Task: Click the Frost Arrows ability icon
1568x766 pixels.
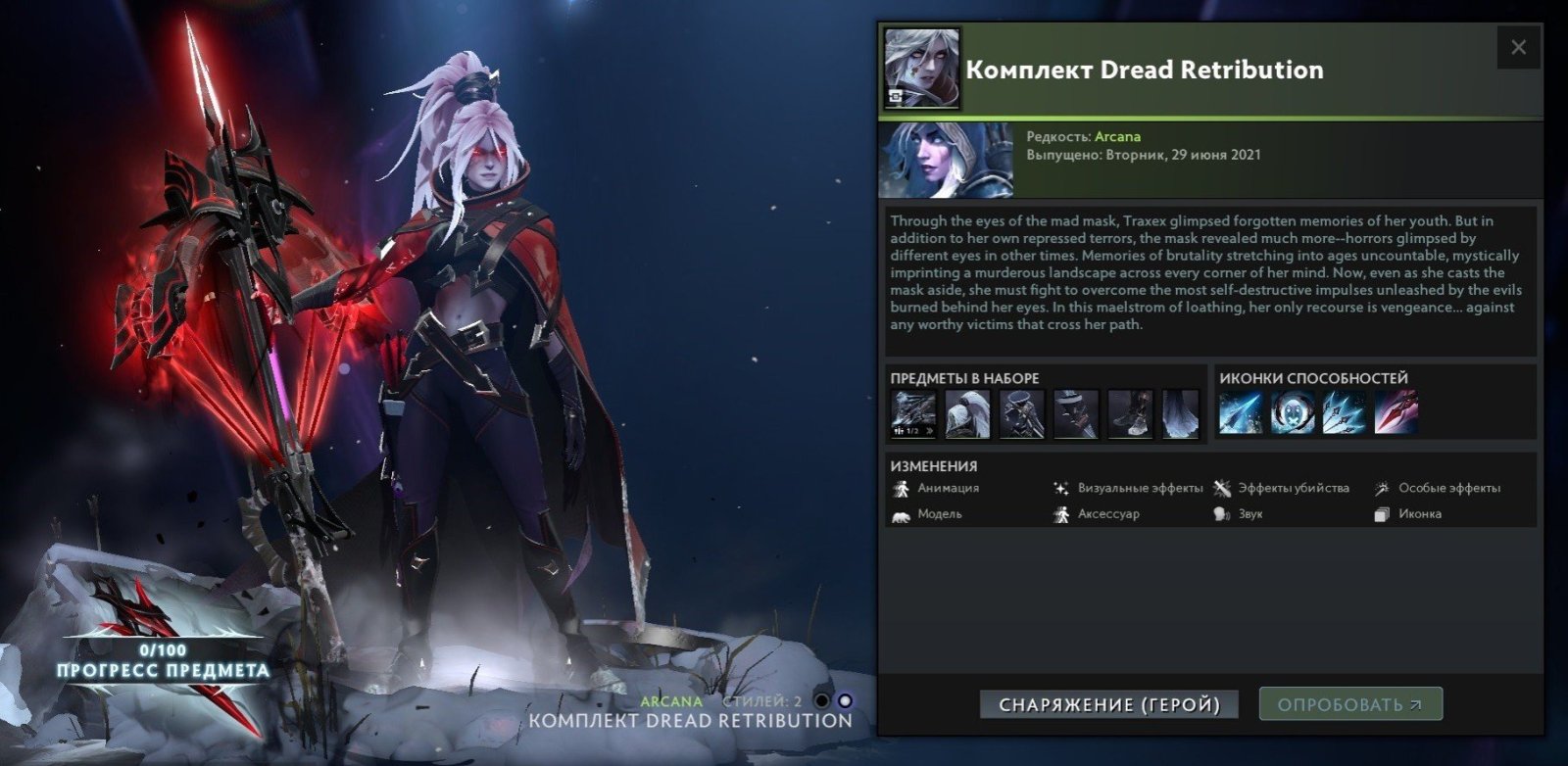Action: pyautogui.click(x=1240, y=413)
